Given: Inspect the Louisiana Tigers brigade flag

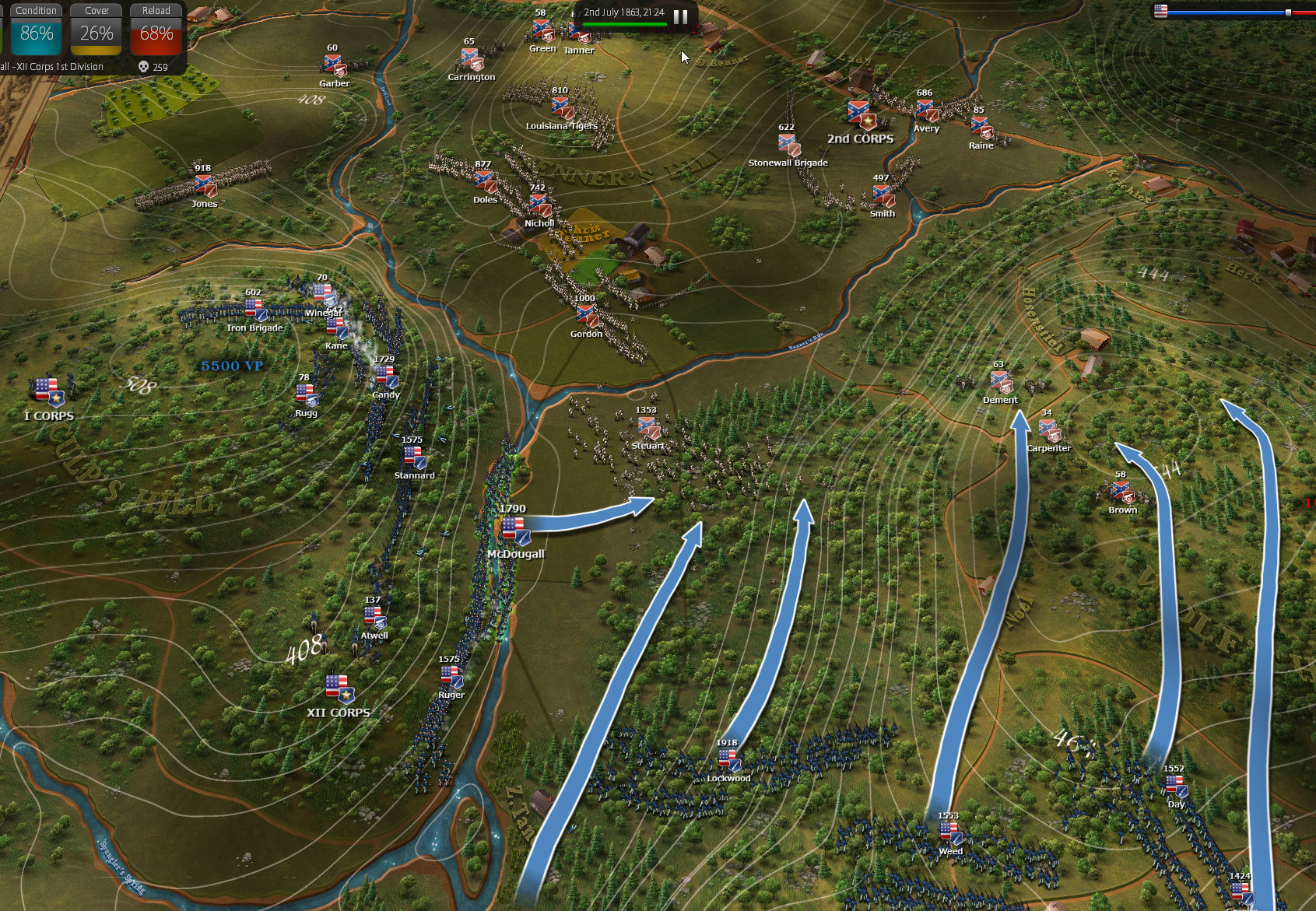Looking at the screenshot, I should tap(562, 107).
